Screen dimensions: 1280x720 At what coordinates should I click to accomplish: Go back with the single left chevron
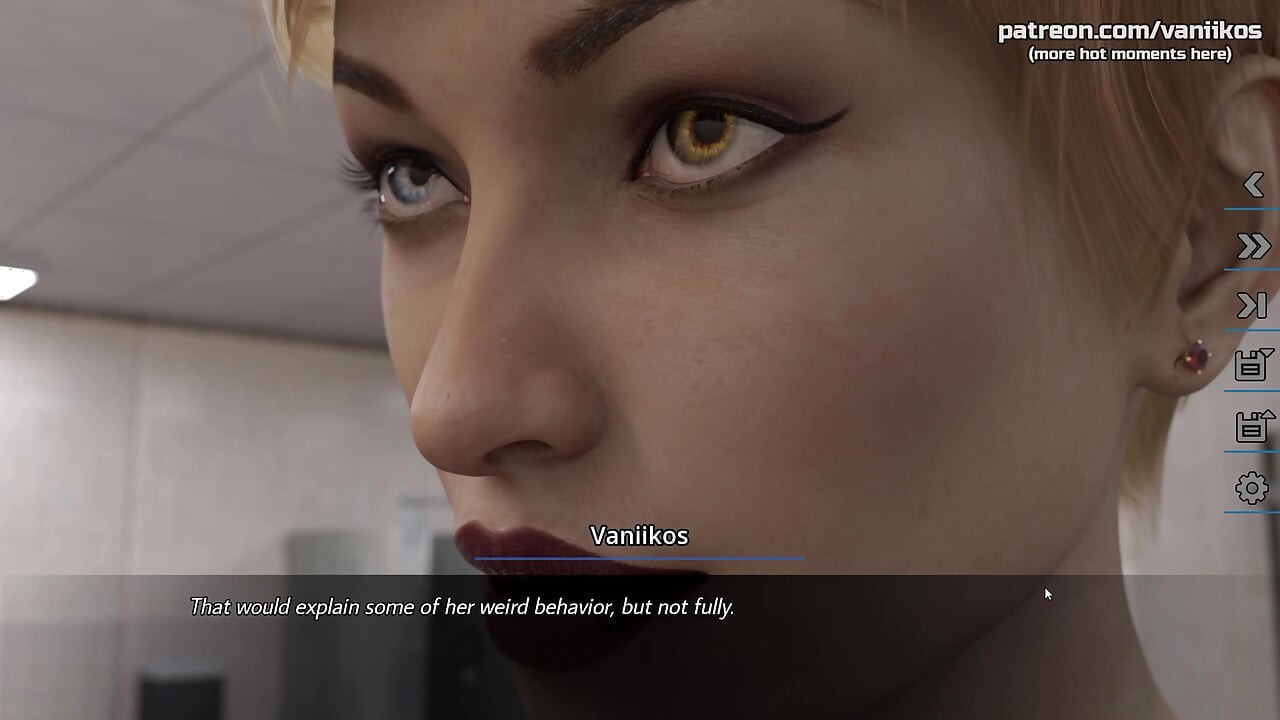click(x=1253, y=185)
